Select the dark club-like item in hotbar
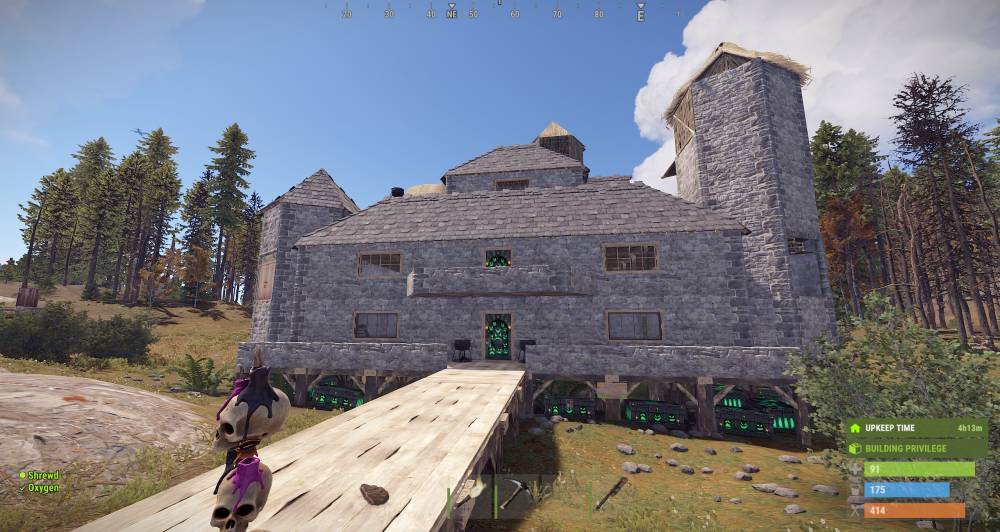The width and height of the screenshot is (1000, 532). tap(611, 492)
